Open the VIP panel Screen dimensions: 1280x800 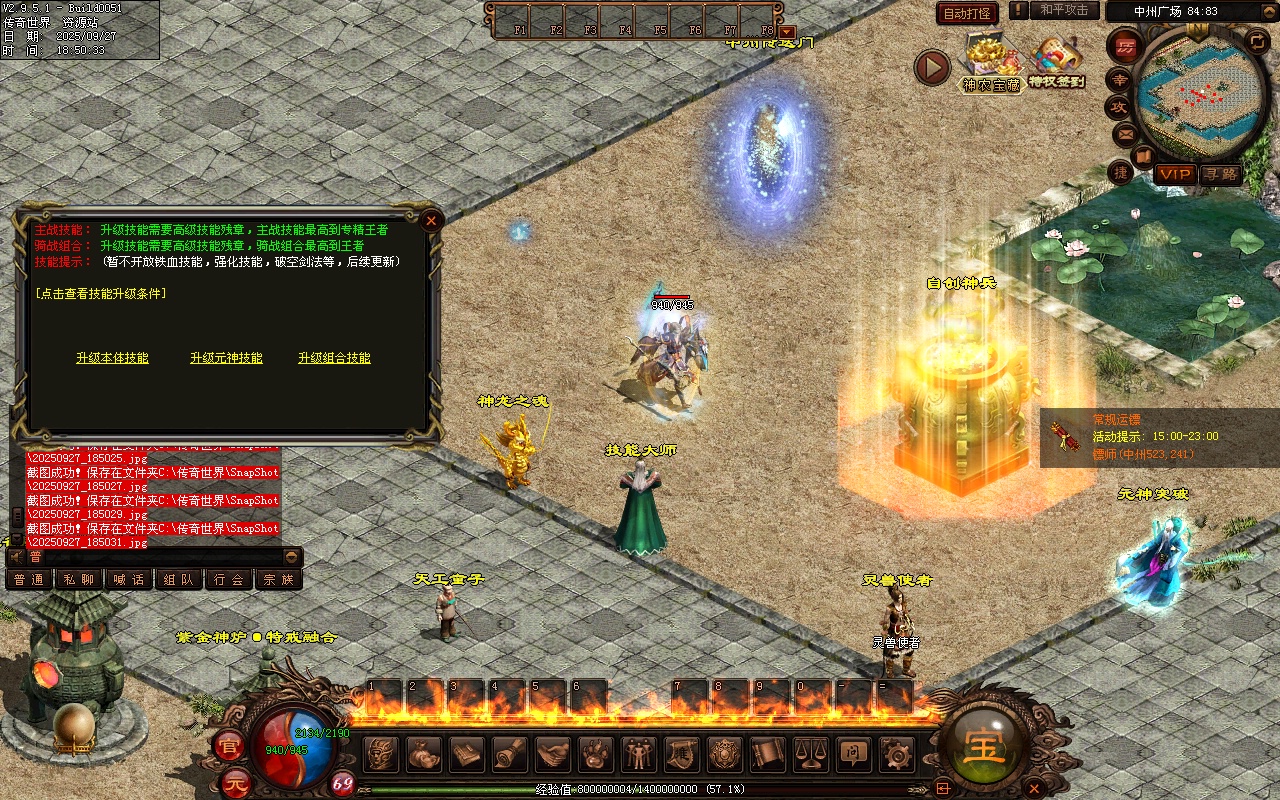(1175, 174)
